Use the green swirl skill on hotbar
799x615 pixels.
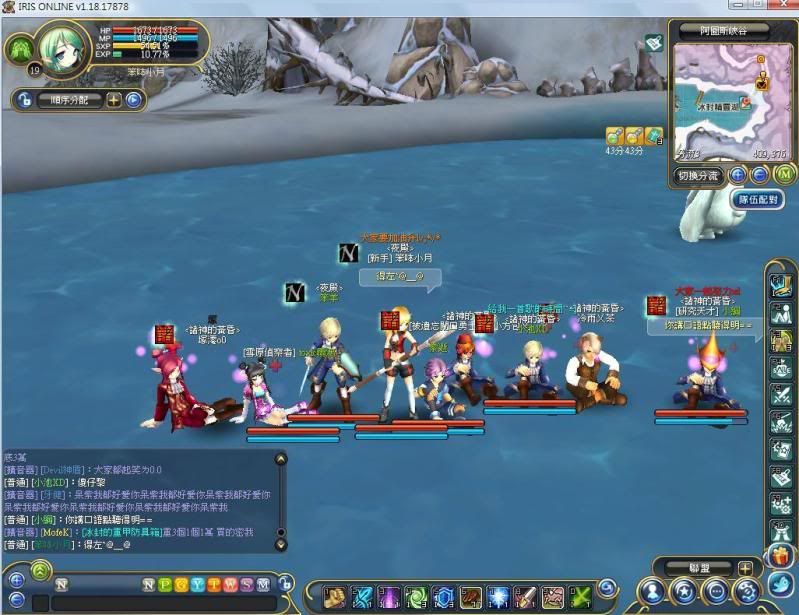(415, 597)
